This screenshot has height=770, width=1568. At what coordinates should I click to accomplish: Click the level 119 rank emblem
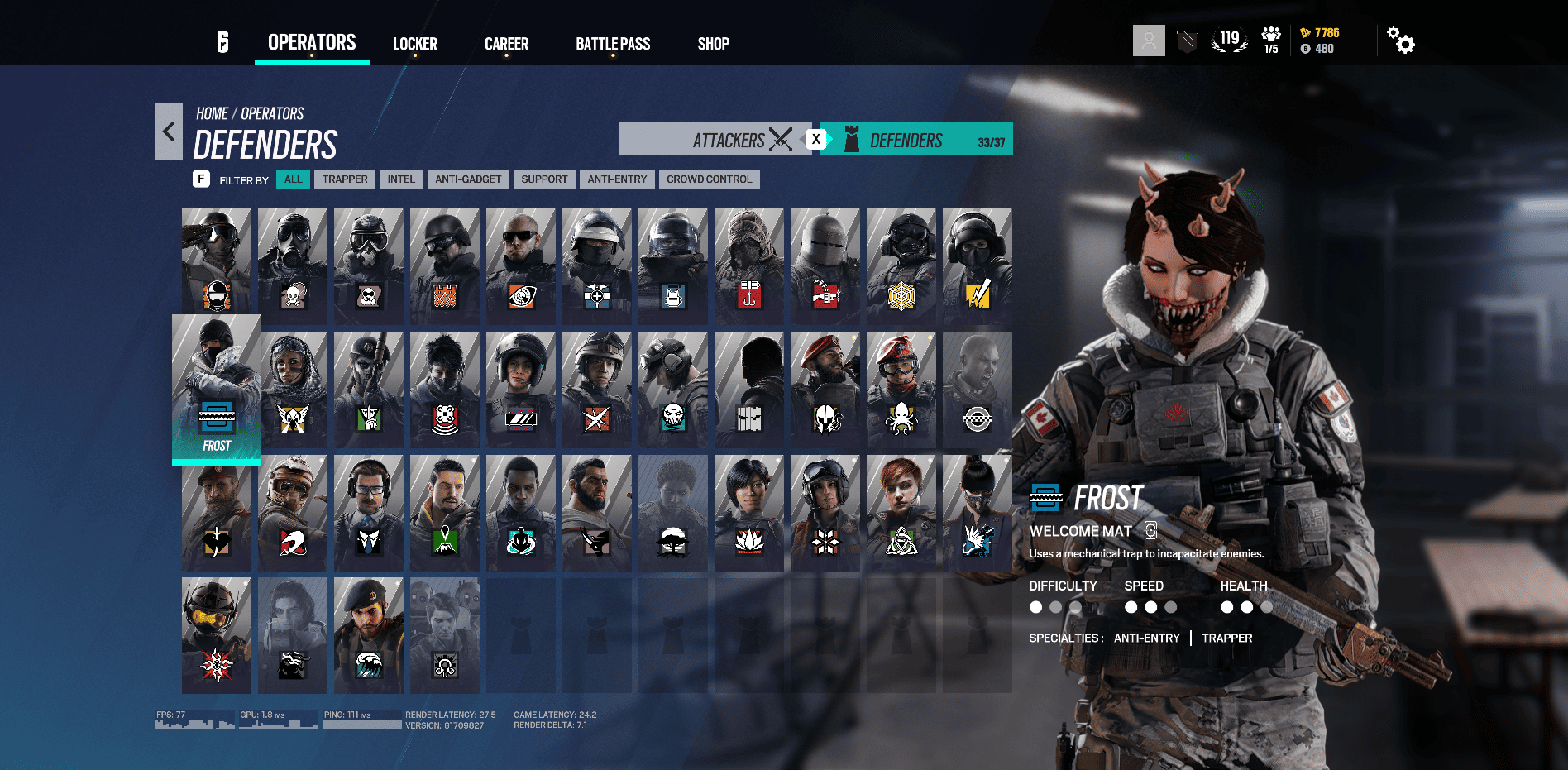coord(1229,38)
